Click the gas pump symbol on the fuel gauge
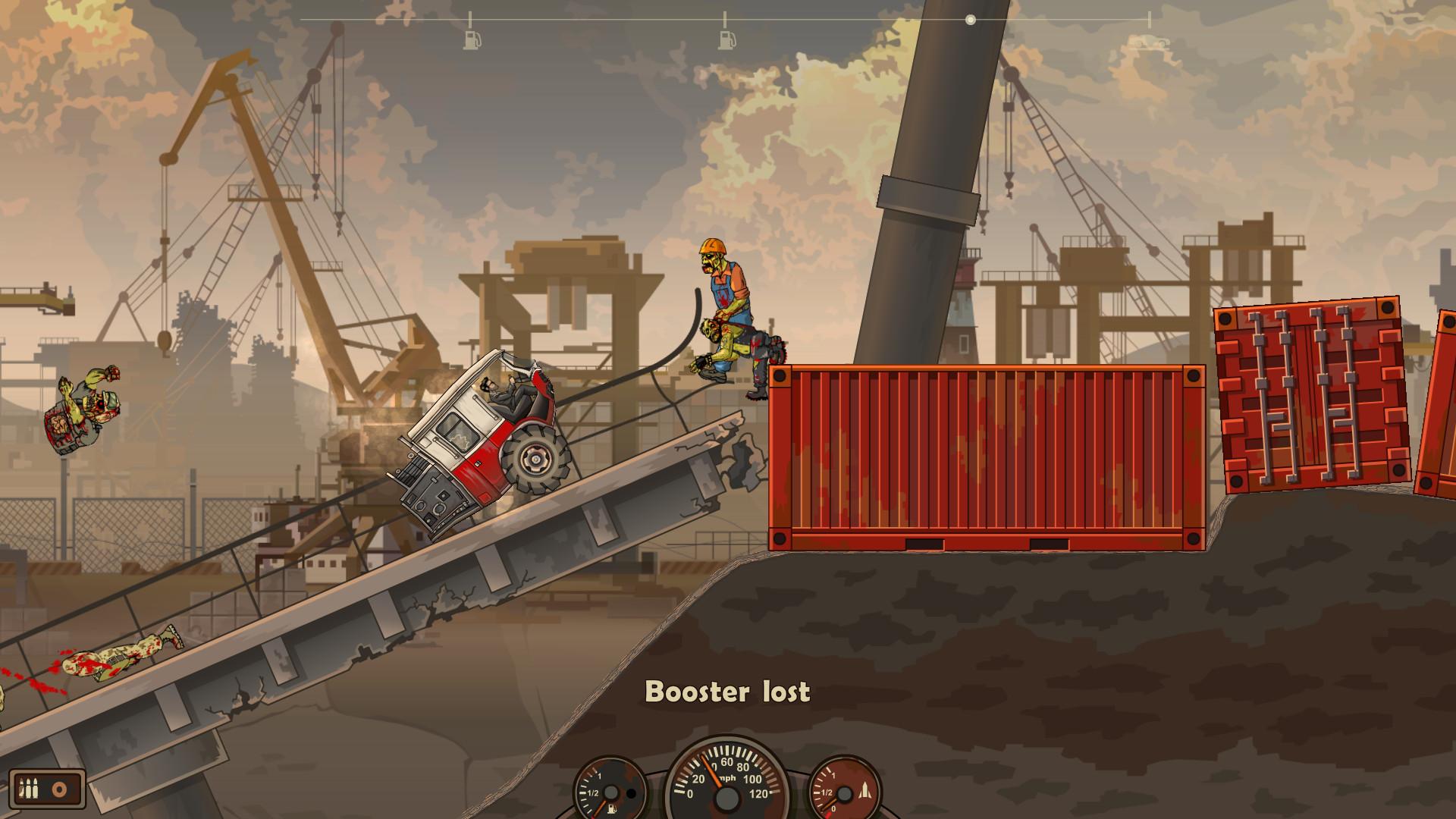 pos(613,810)
